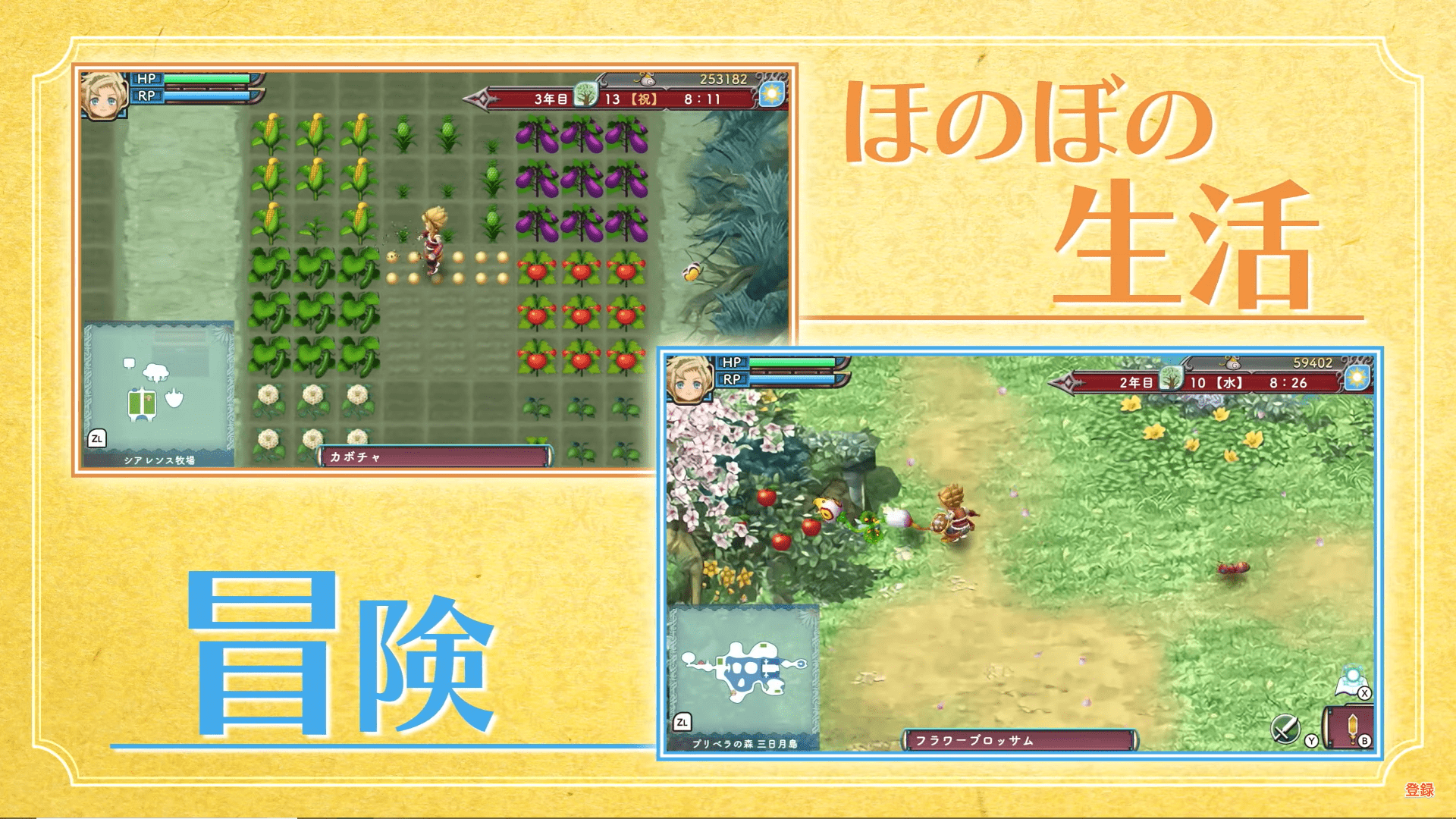The image size is (1456, 819).
Task: Click the sunny weather icon on the farm HUD
Action: [772, 94]
